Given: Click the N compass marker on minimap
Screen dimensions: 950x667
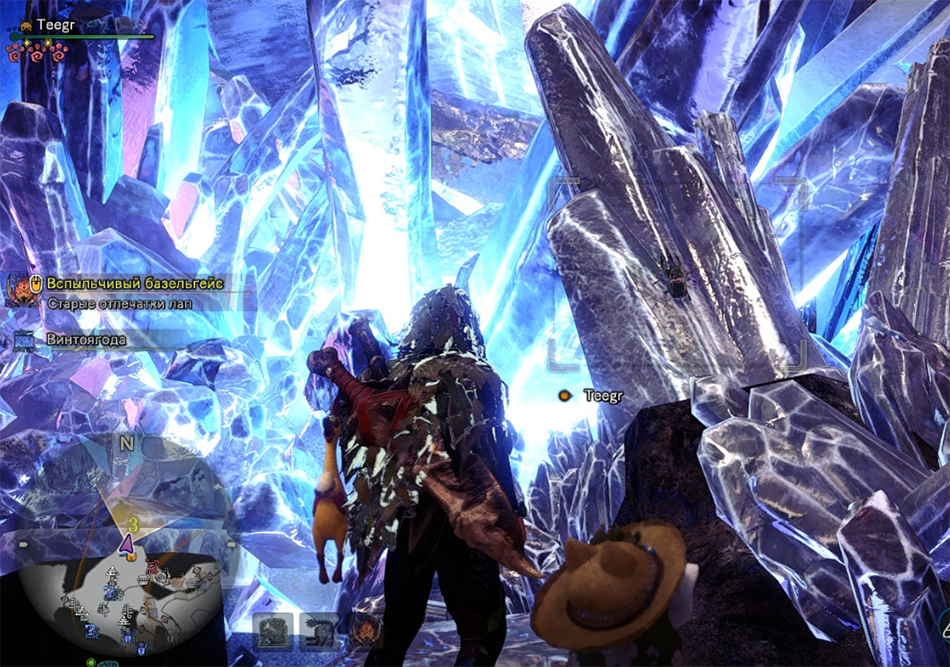Looking at the screenshot, I should [x=126, y=443].
